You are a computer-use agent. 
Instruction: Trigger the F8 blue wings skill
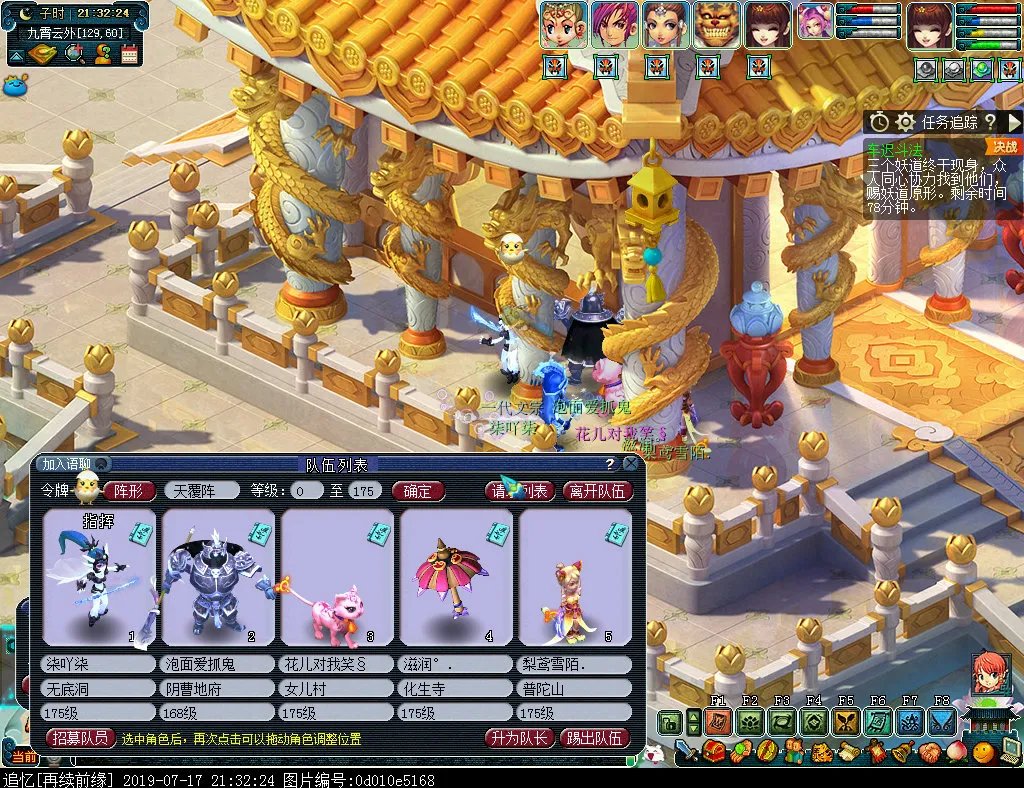point(942,721)
